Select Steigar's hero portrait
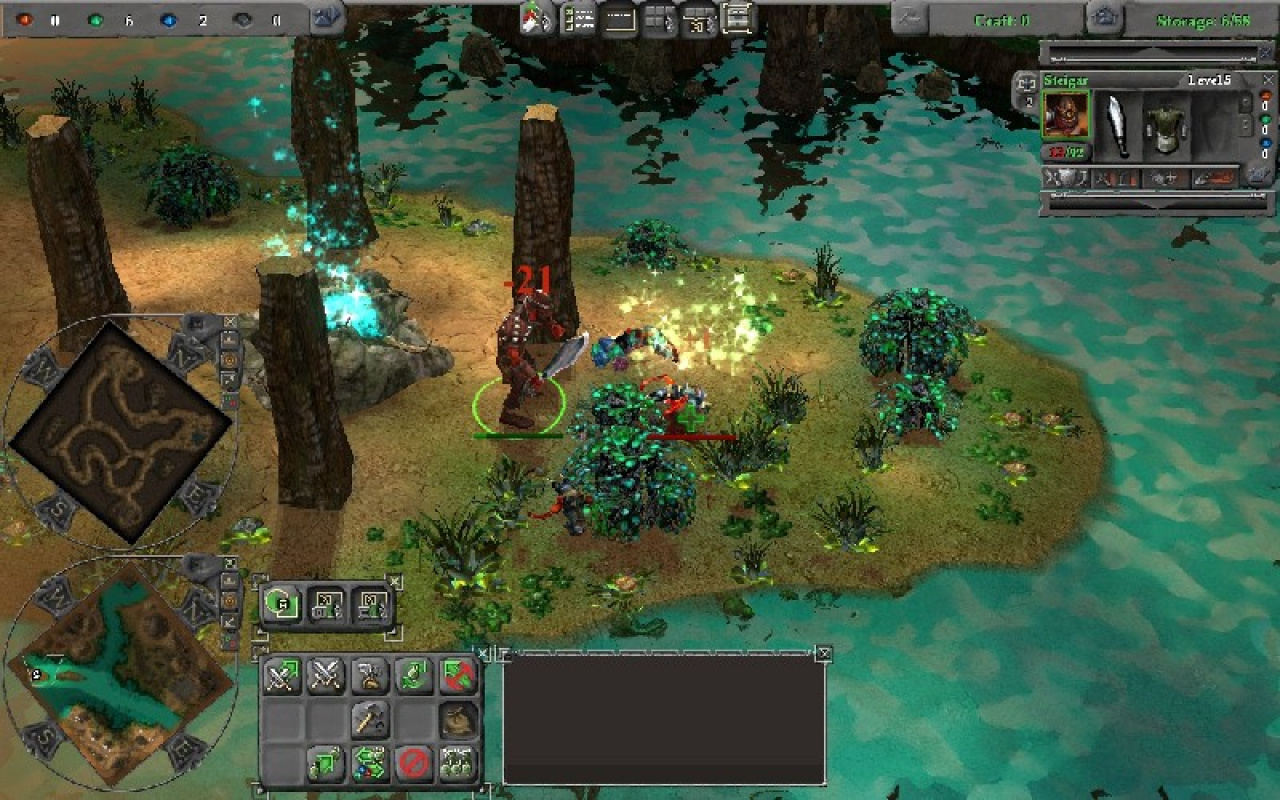1280x800 pixels. (1064, 115)
